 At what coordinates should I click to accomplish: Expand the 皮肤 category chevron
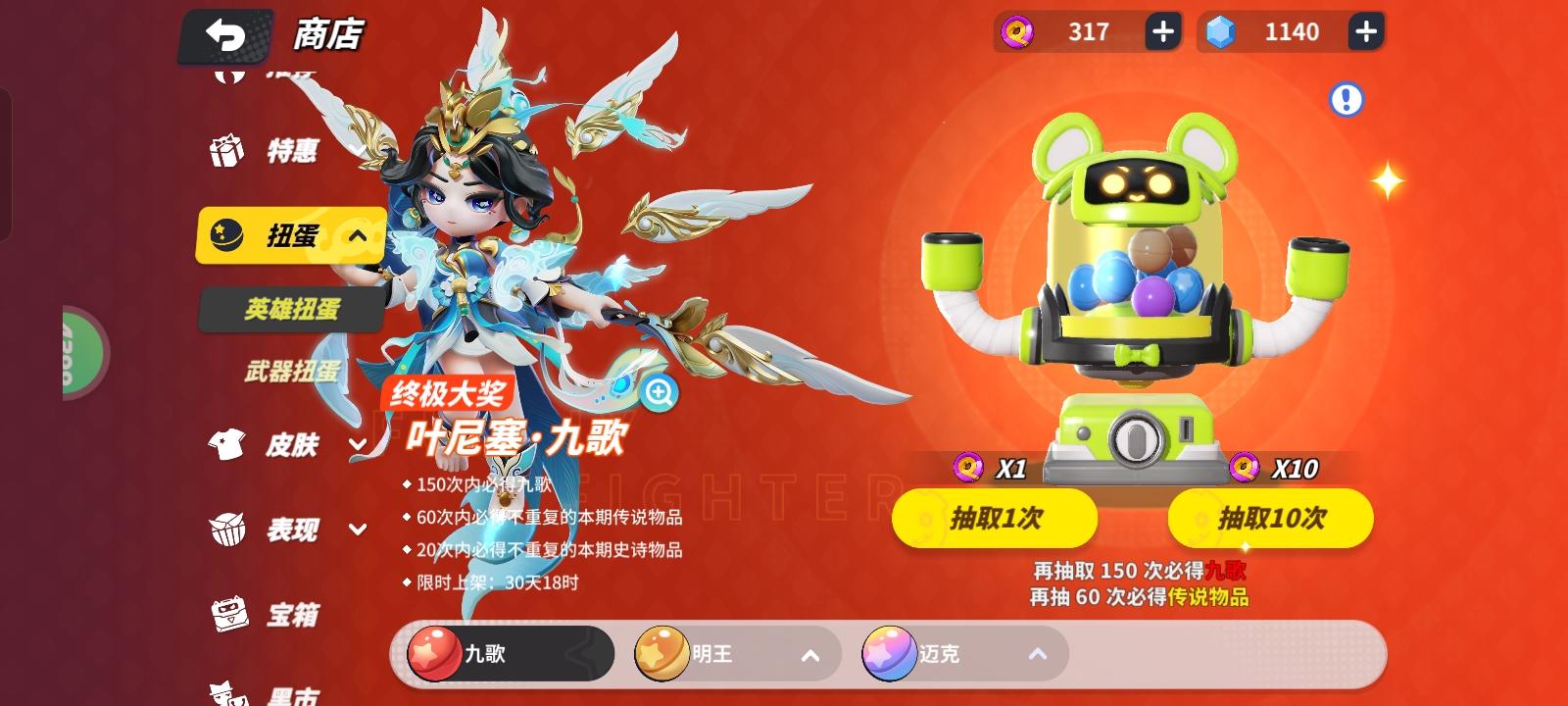[x=357, y=446]
